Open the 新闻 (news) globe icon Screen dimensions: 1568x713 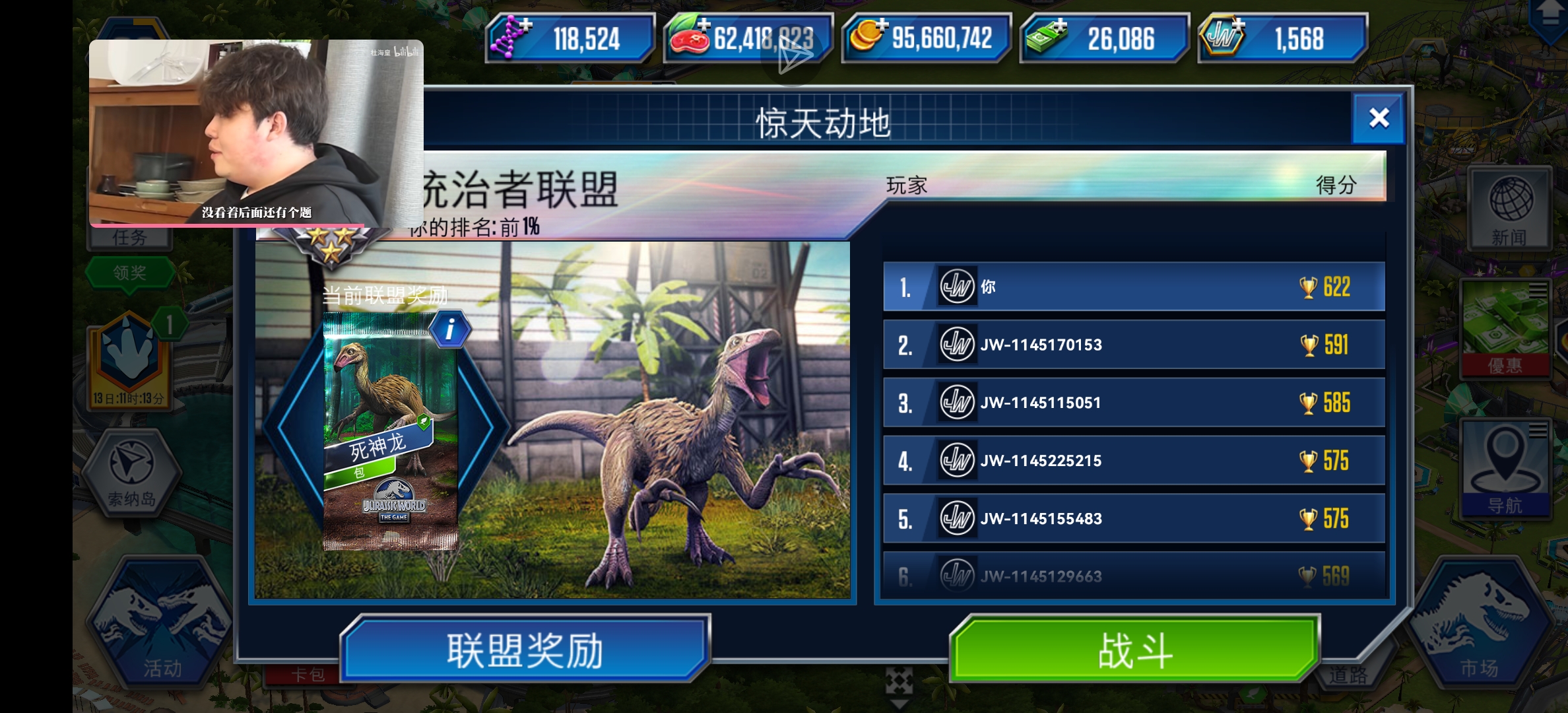[1510, 208]
